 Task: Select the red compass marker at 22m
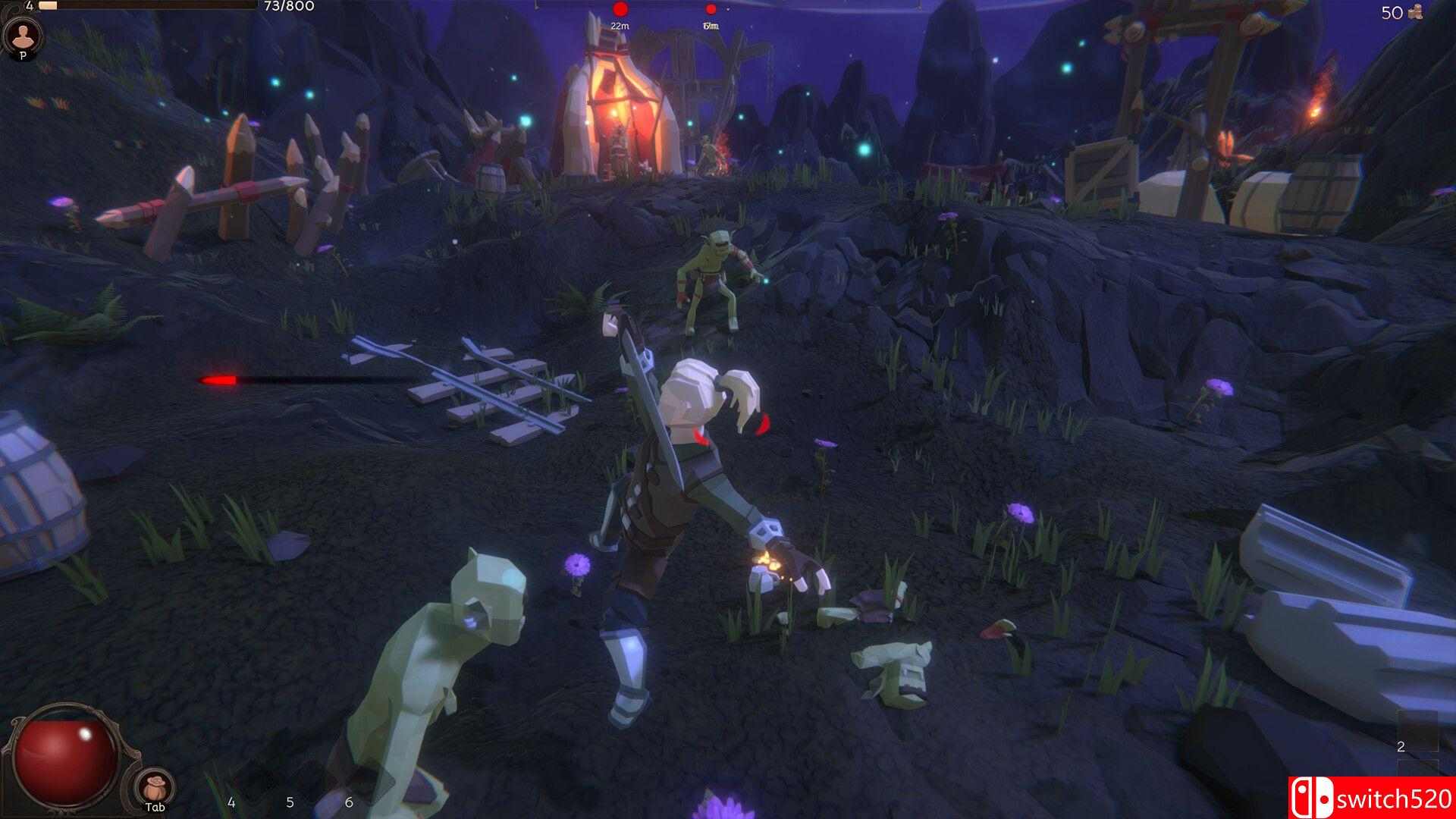(x=620, y=10)
